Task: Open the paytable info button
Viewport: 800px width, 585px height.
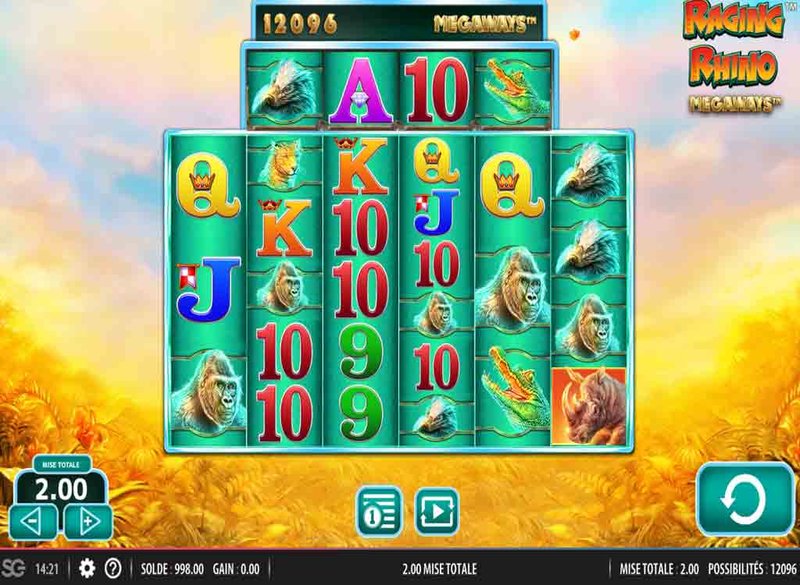Action: (380, 509)
